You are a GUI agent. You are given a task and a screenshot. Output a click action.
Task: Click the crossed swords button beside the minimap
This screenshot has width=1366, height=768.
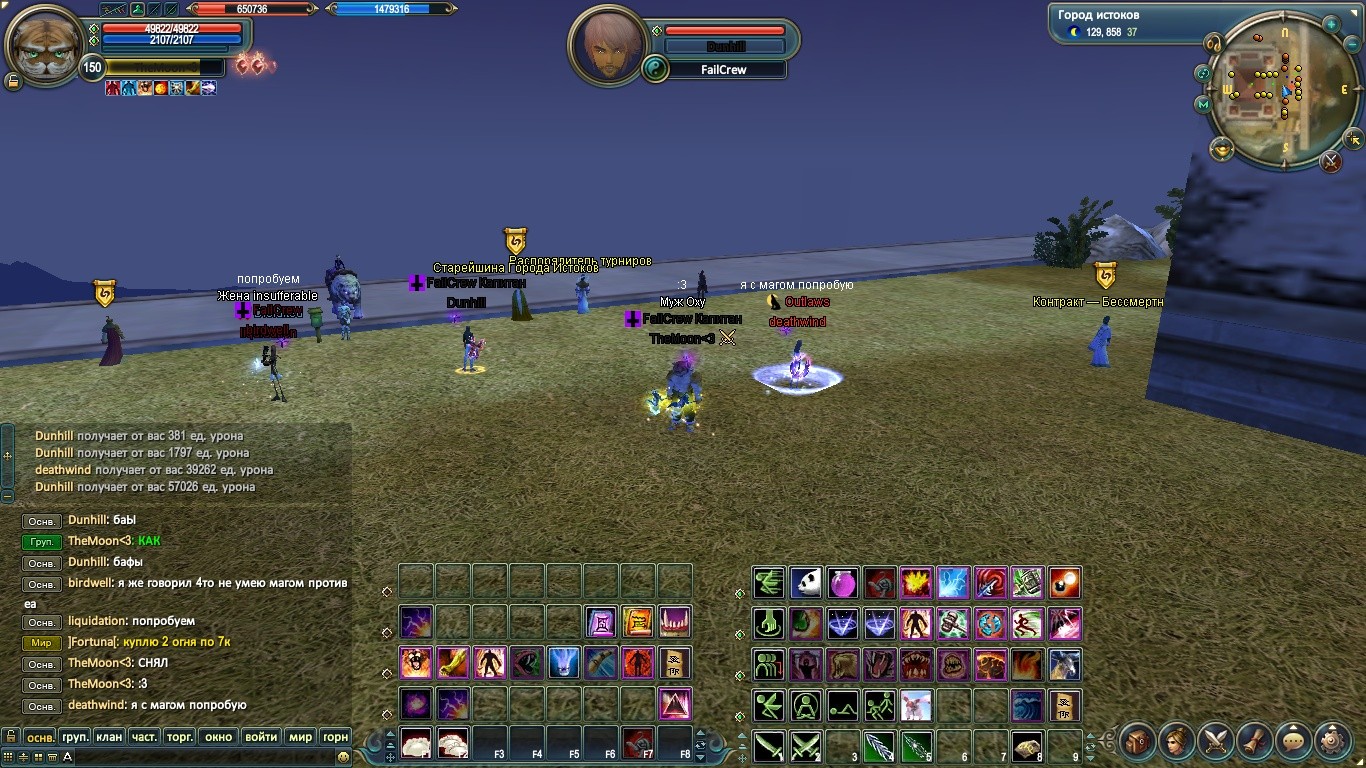(x=1330, y=160)
